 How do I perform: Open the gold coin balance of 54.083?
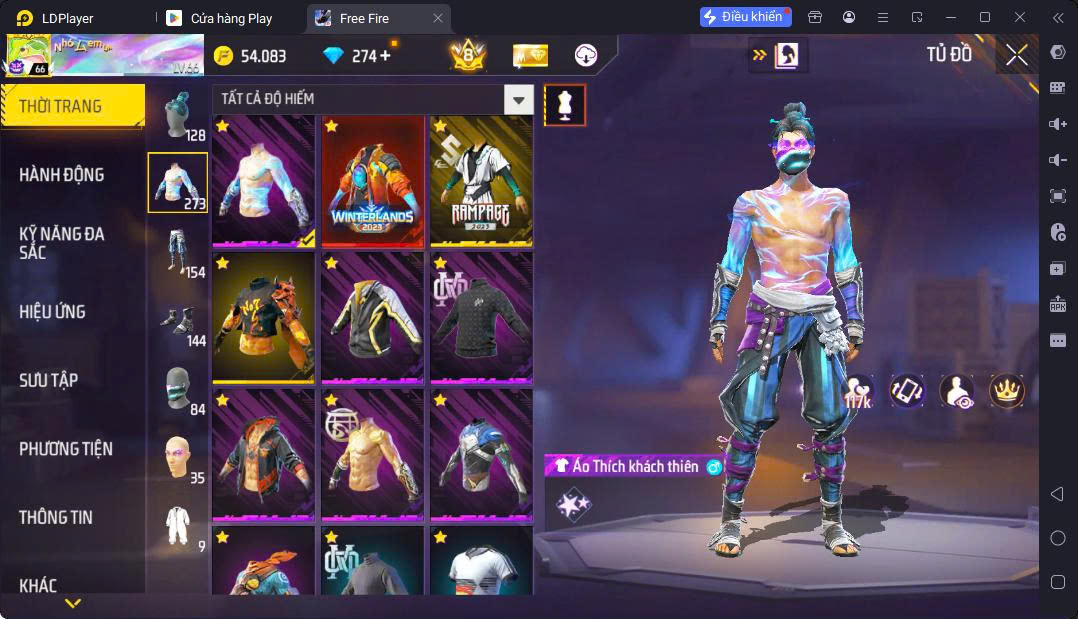pyautogui.click(x=250, y=56)
